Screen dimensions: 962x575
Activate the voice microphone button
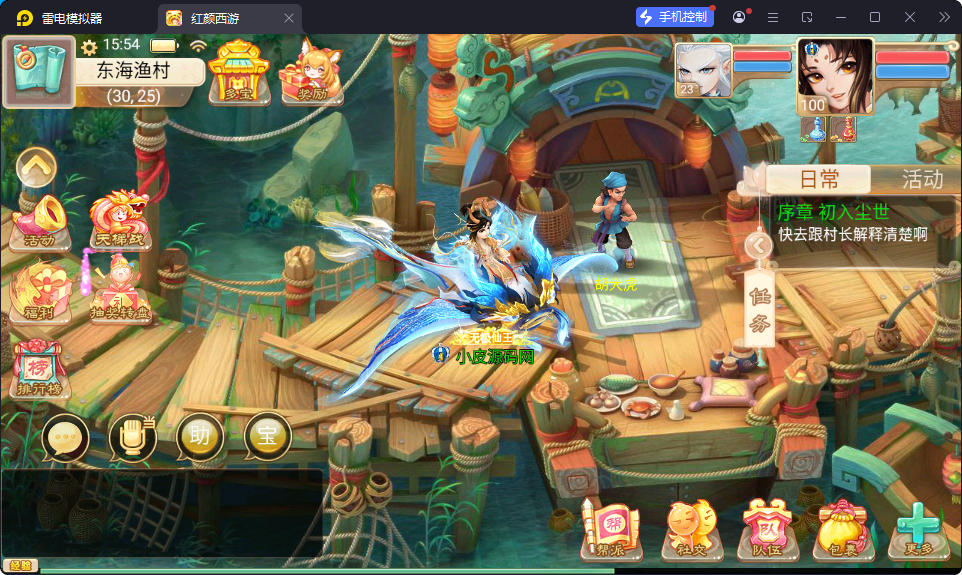(x=132, y=437)
